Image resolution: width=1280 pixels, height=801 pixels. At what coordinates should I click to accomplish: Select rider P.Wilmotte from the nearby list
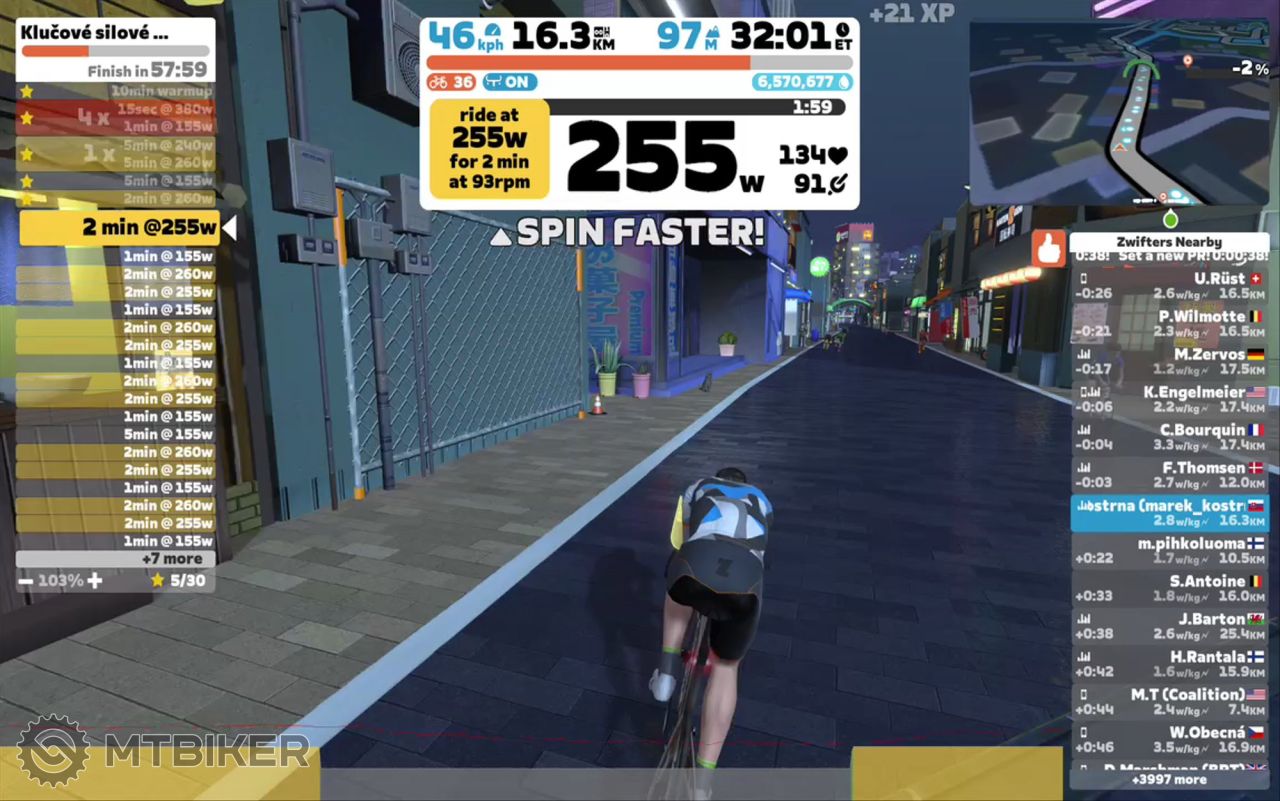[1169, 324]
